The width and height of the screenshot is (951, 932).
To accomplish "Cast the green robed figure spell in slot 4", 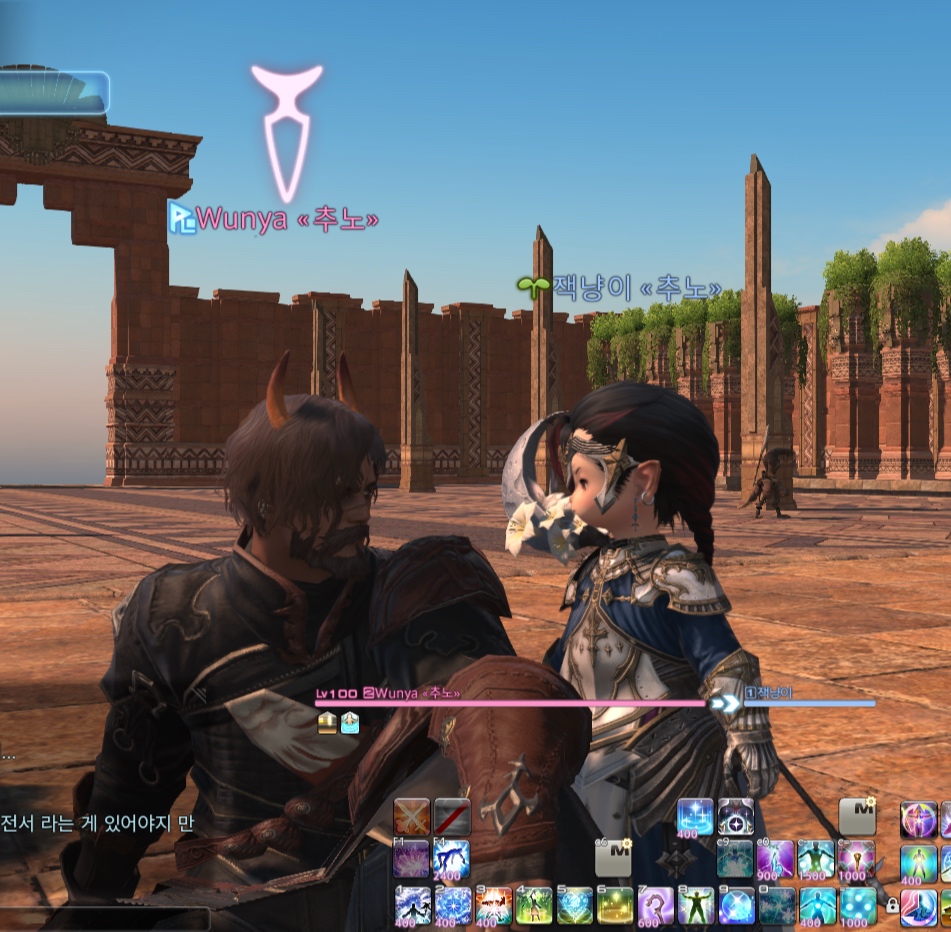I will 534,905.
